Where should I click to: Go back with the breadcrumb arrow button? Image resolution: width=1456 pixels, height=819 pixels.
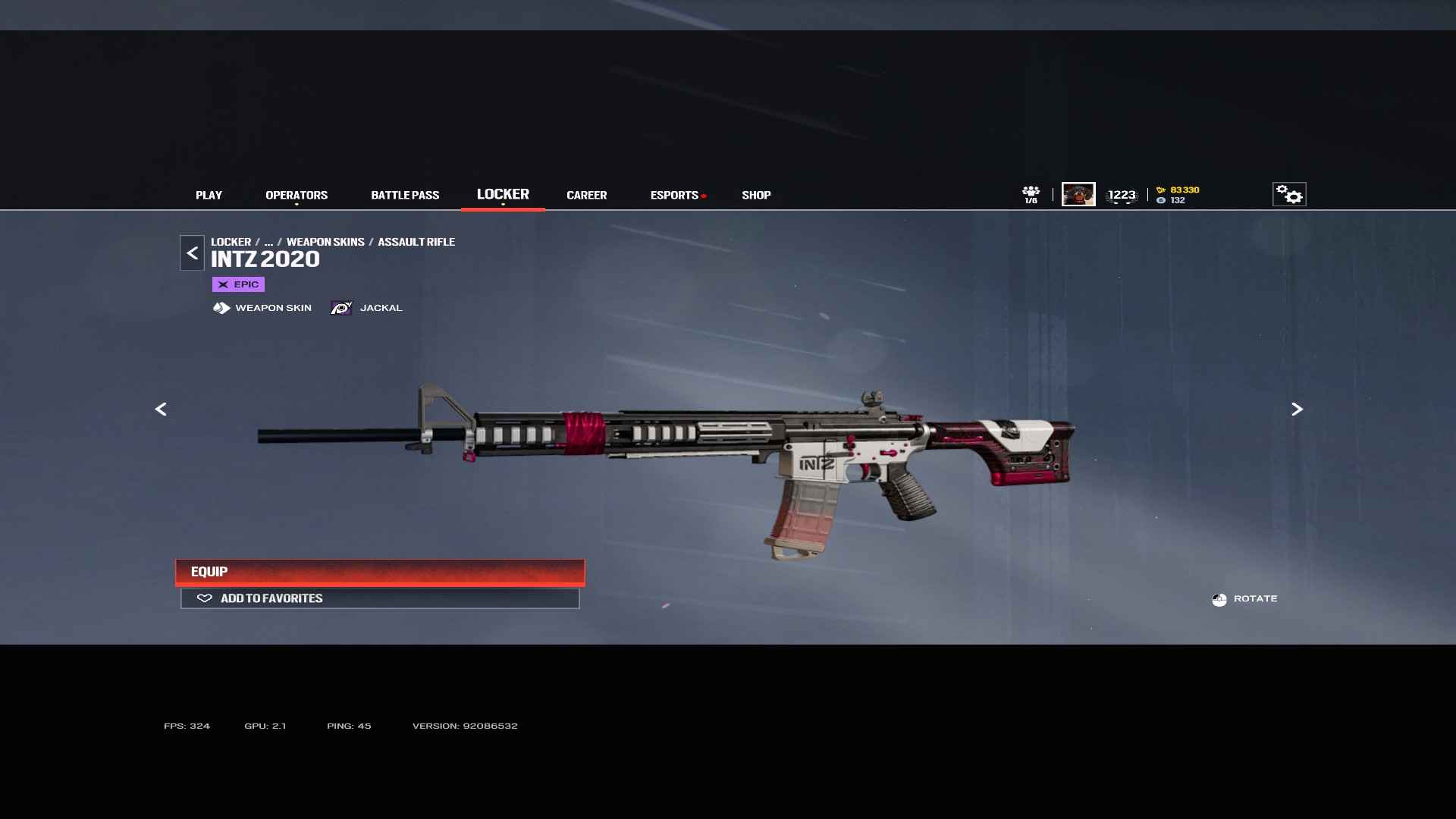click(192, 253)
